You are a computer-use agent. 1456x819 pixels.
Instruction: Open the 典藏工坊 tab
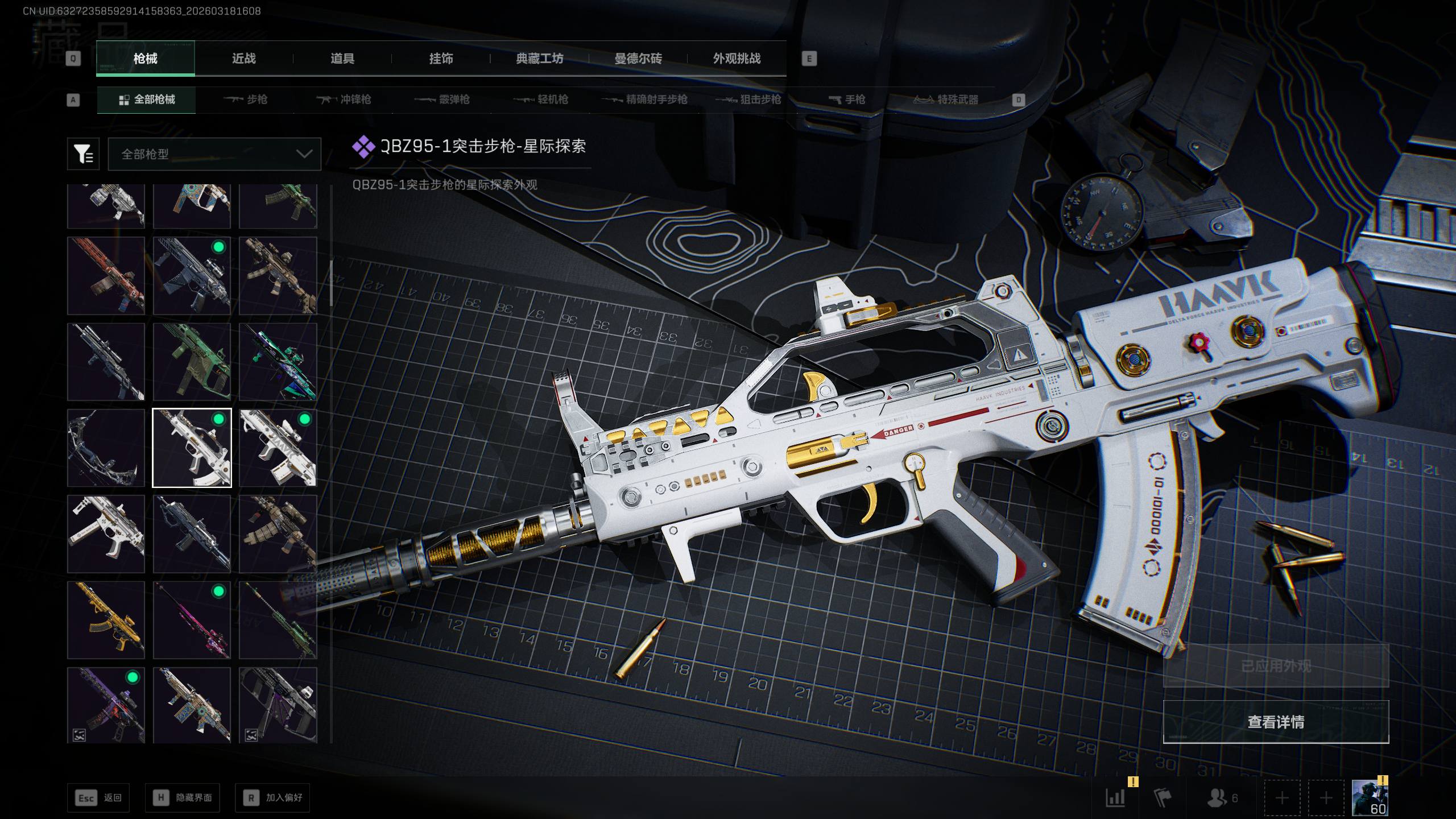(x=539, y=59)
